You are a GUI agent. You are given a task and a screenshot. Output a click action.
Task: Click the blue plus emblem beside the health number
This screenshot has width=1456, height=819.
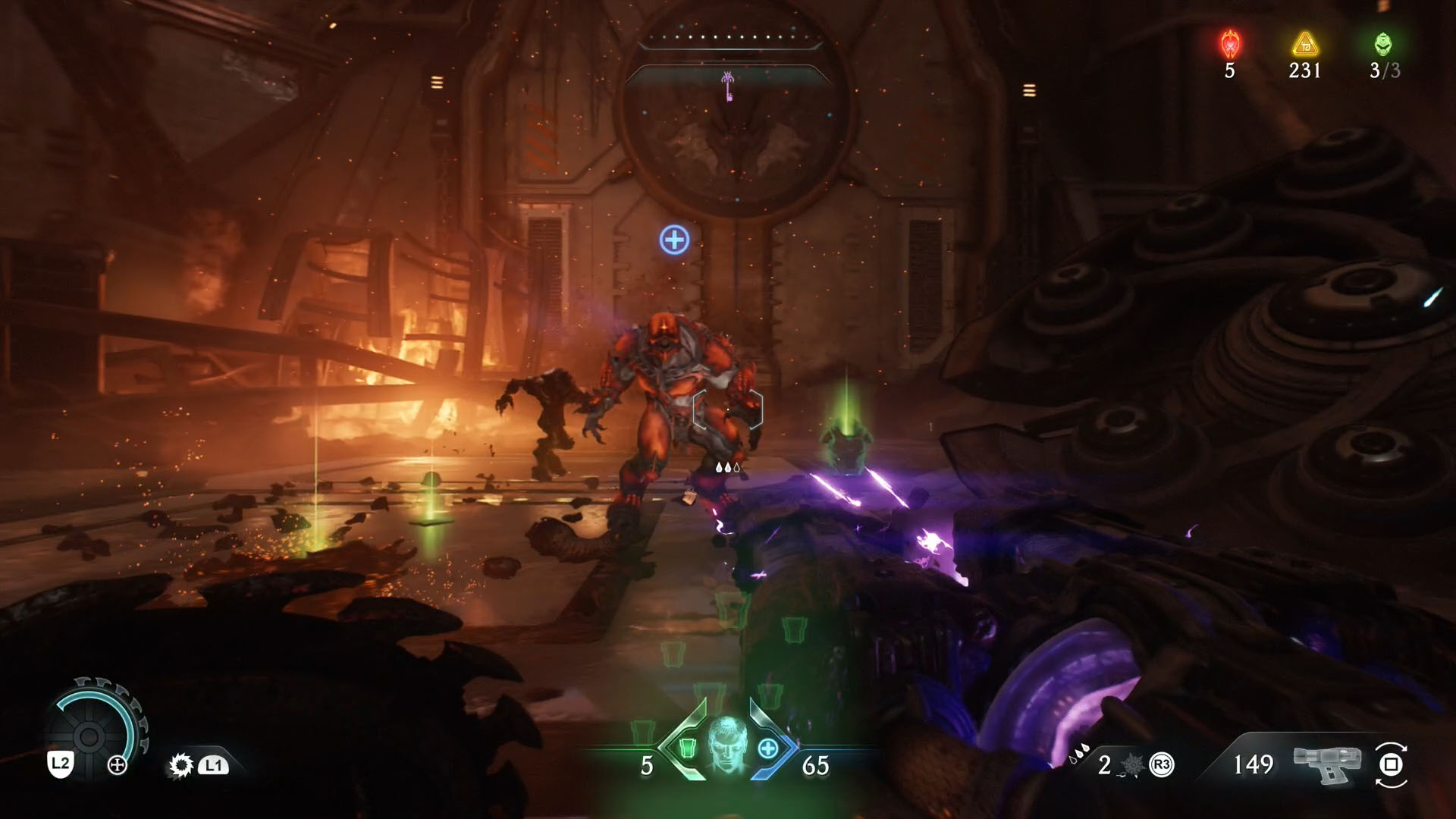(x=768, y=750)
